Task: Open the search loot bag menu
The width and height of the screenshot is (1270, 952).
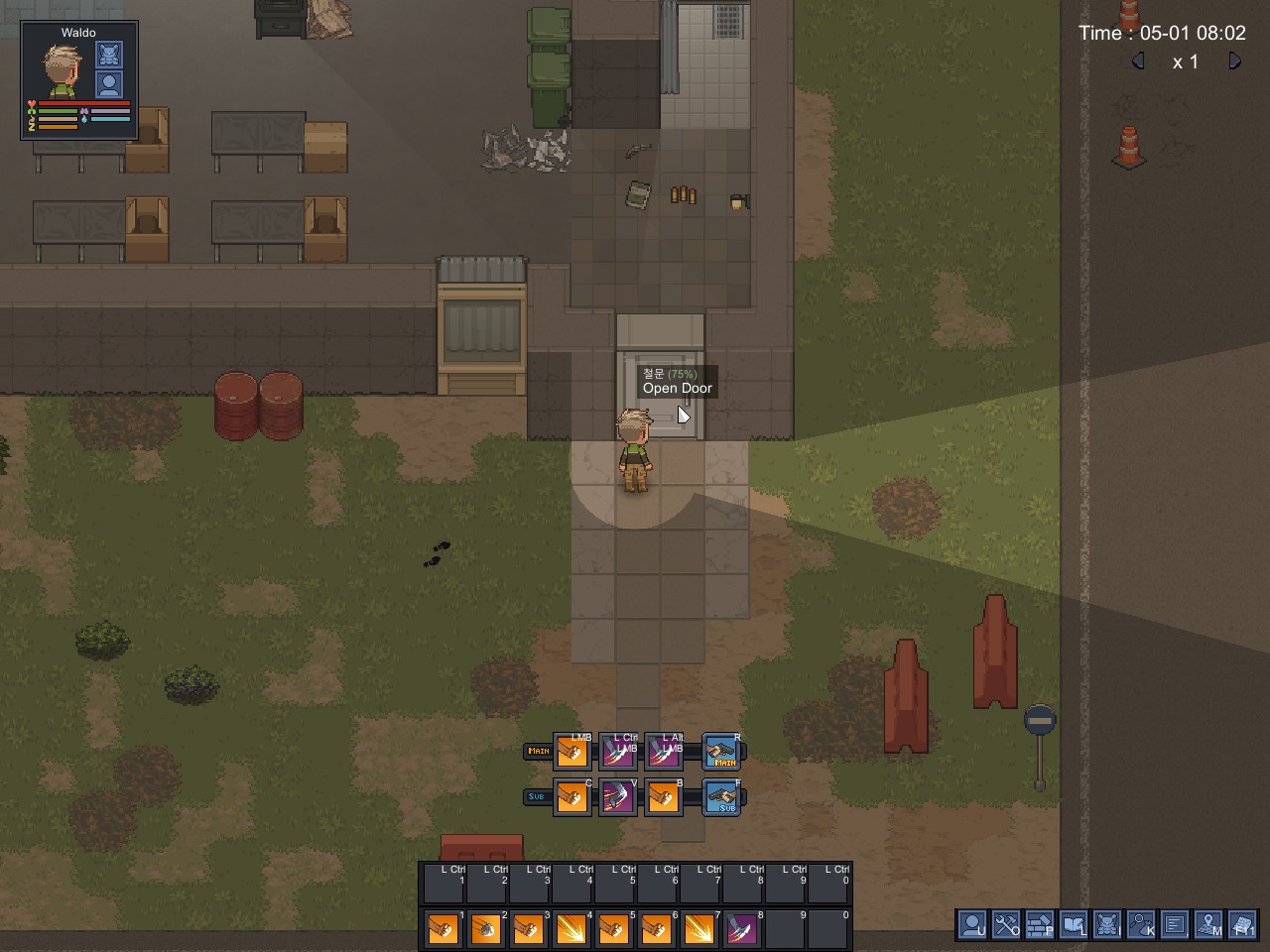Action: (1141, 925)
